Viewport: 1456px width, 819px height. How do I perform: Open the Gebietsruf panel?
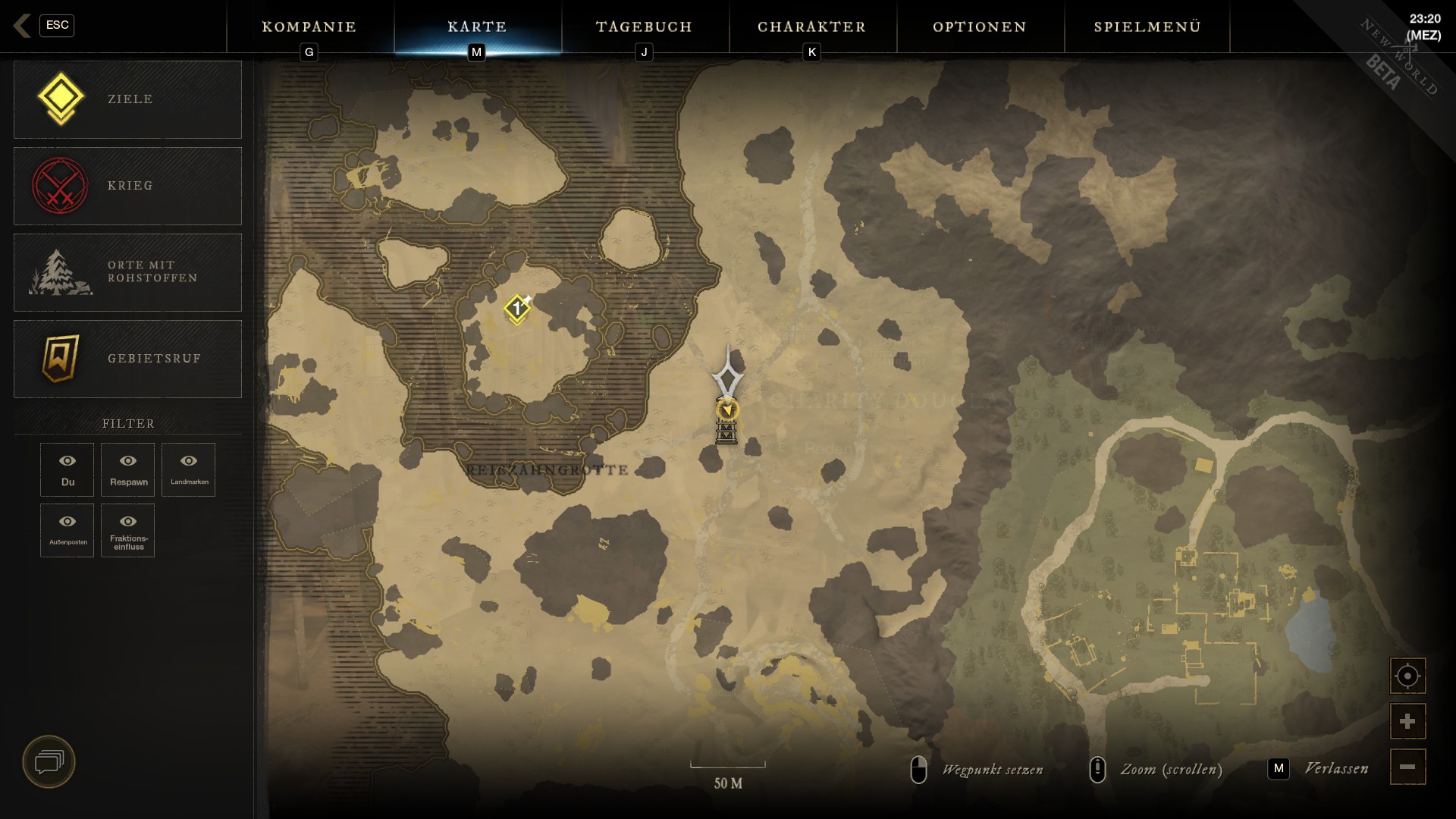click(x=127, y=359)
